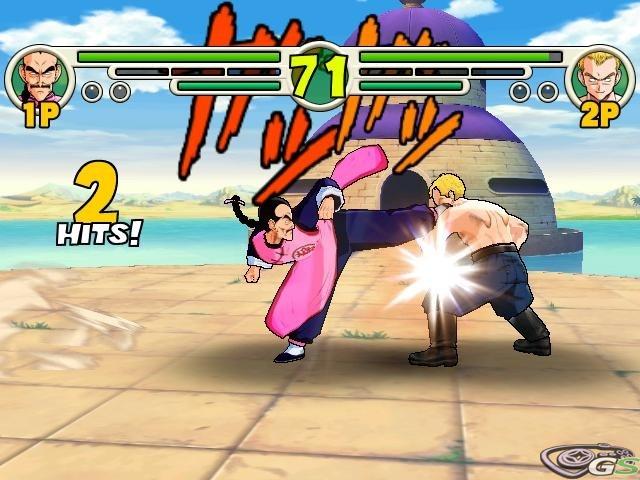Click the player one character portrait

40,77
